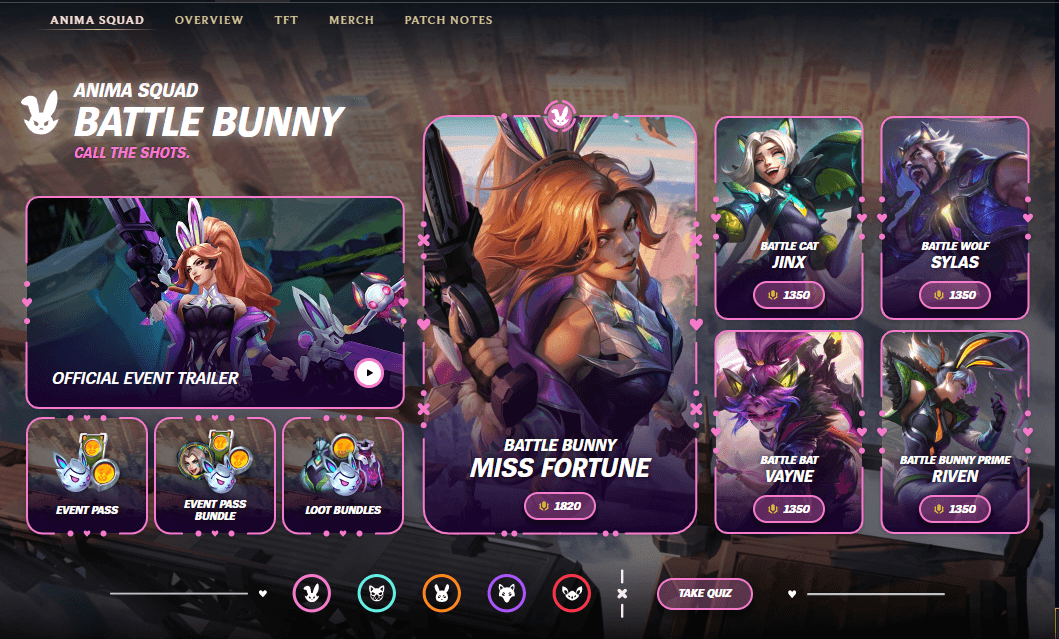
Task: Go to the Merch tab
Action: (351, 20)
